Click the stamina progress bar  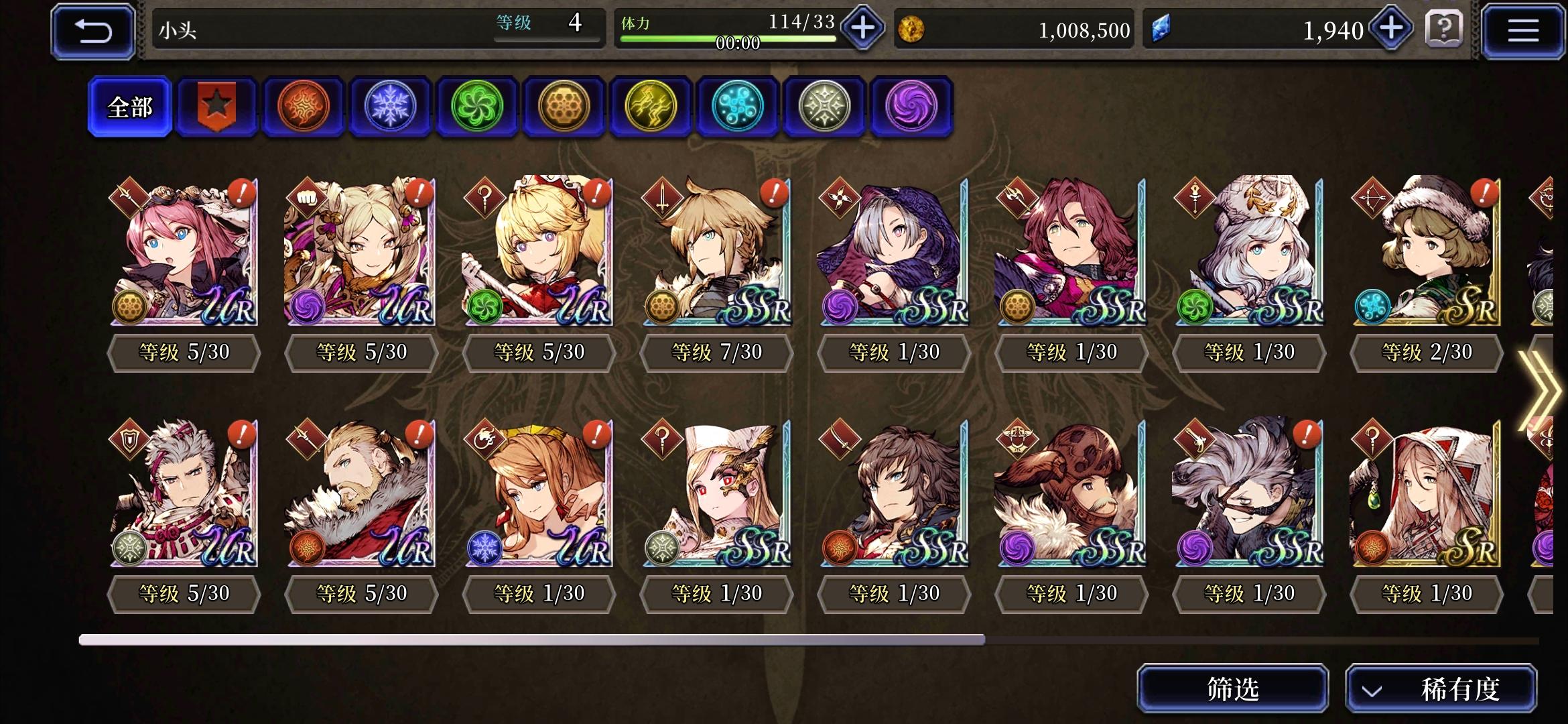[730, 39]
